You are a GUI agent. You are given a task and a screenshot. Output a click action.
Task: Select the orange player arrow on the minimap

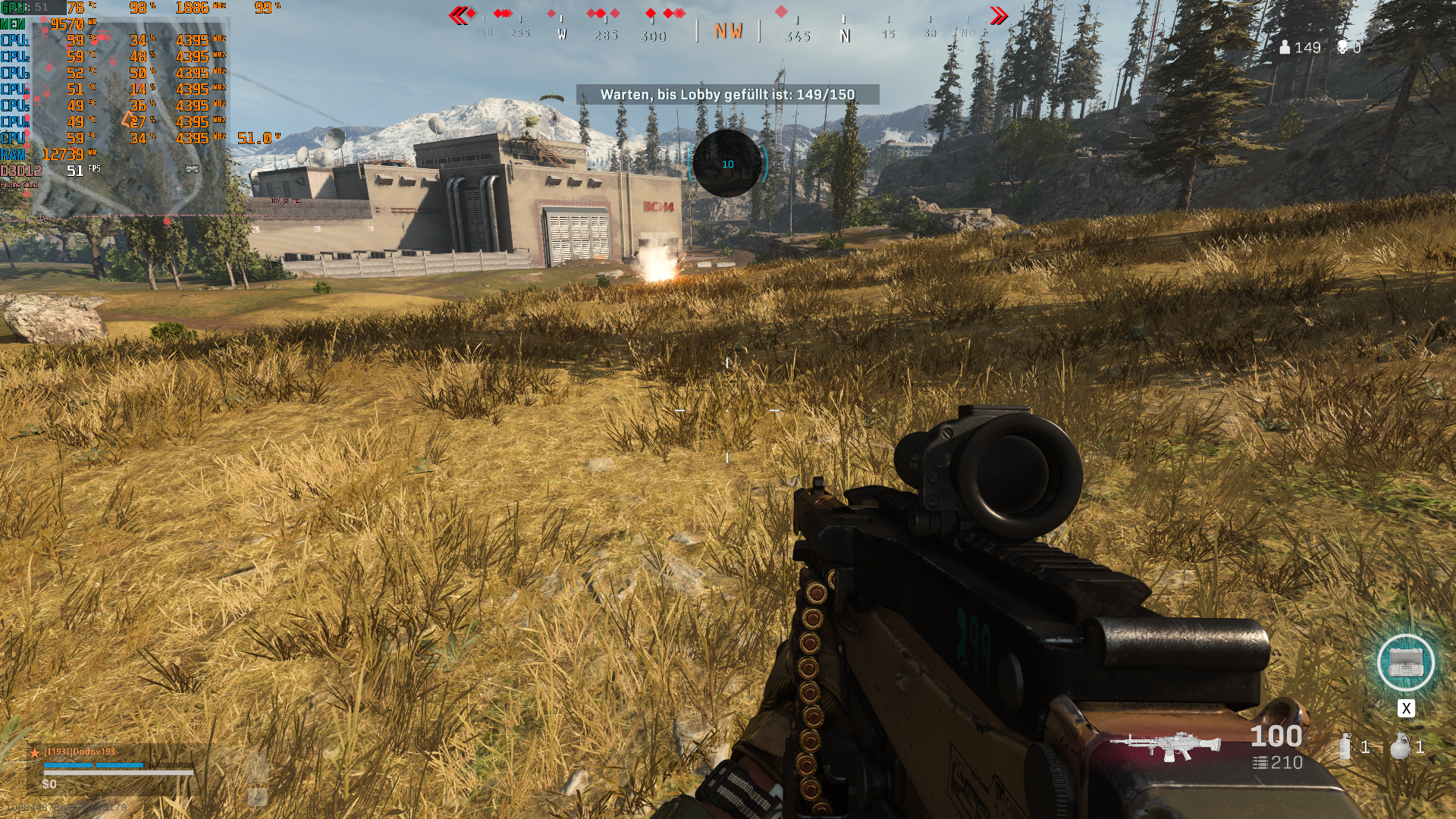pos(127,118)
